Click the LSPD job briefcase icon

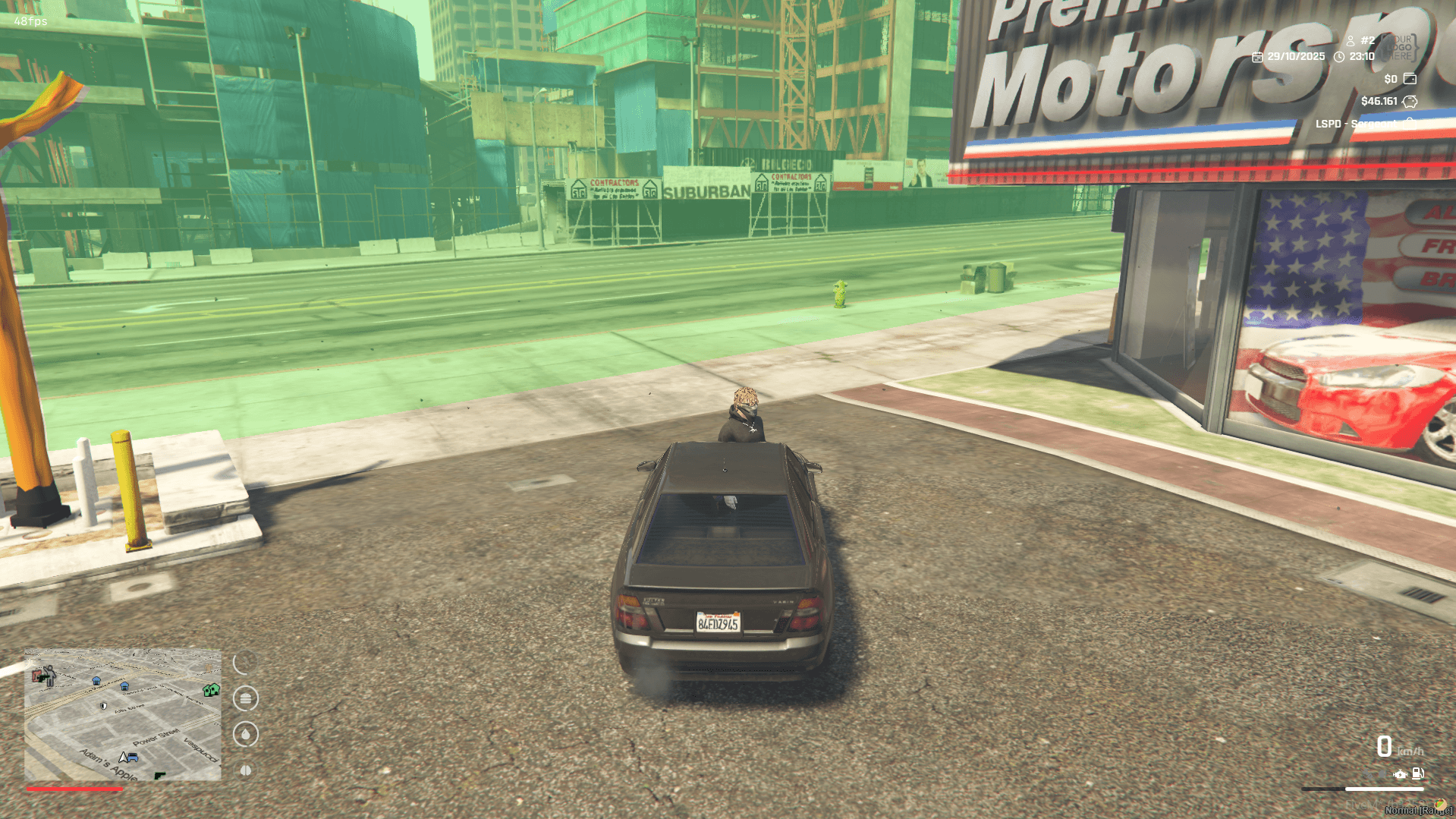pos(1410,122)
